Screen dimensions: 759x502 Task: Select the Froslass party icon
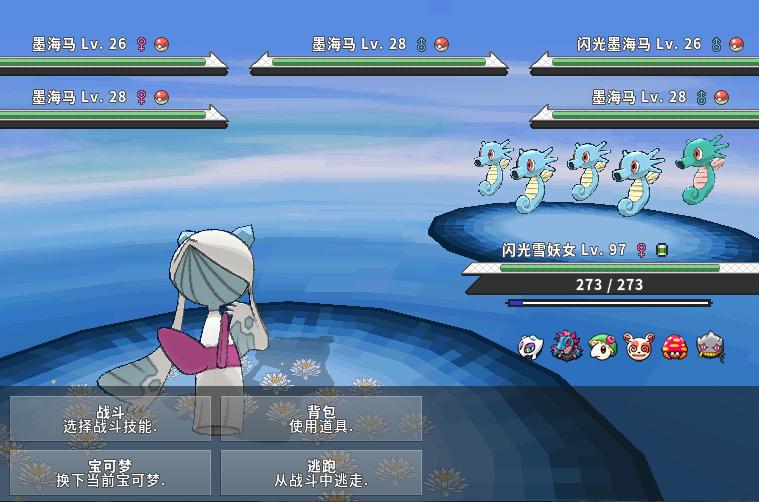(531, 347)
